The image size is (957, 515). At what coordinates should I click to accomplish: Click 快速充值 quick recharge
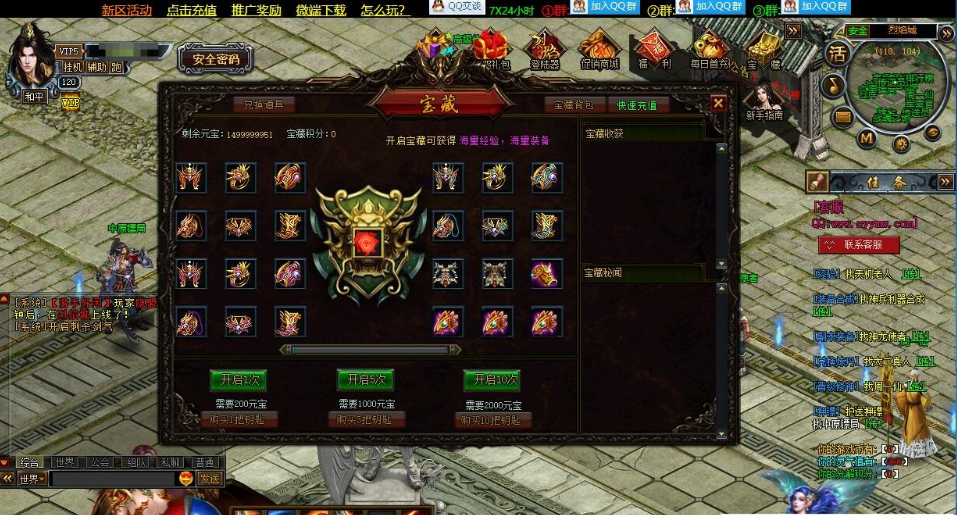637,104
